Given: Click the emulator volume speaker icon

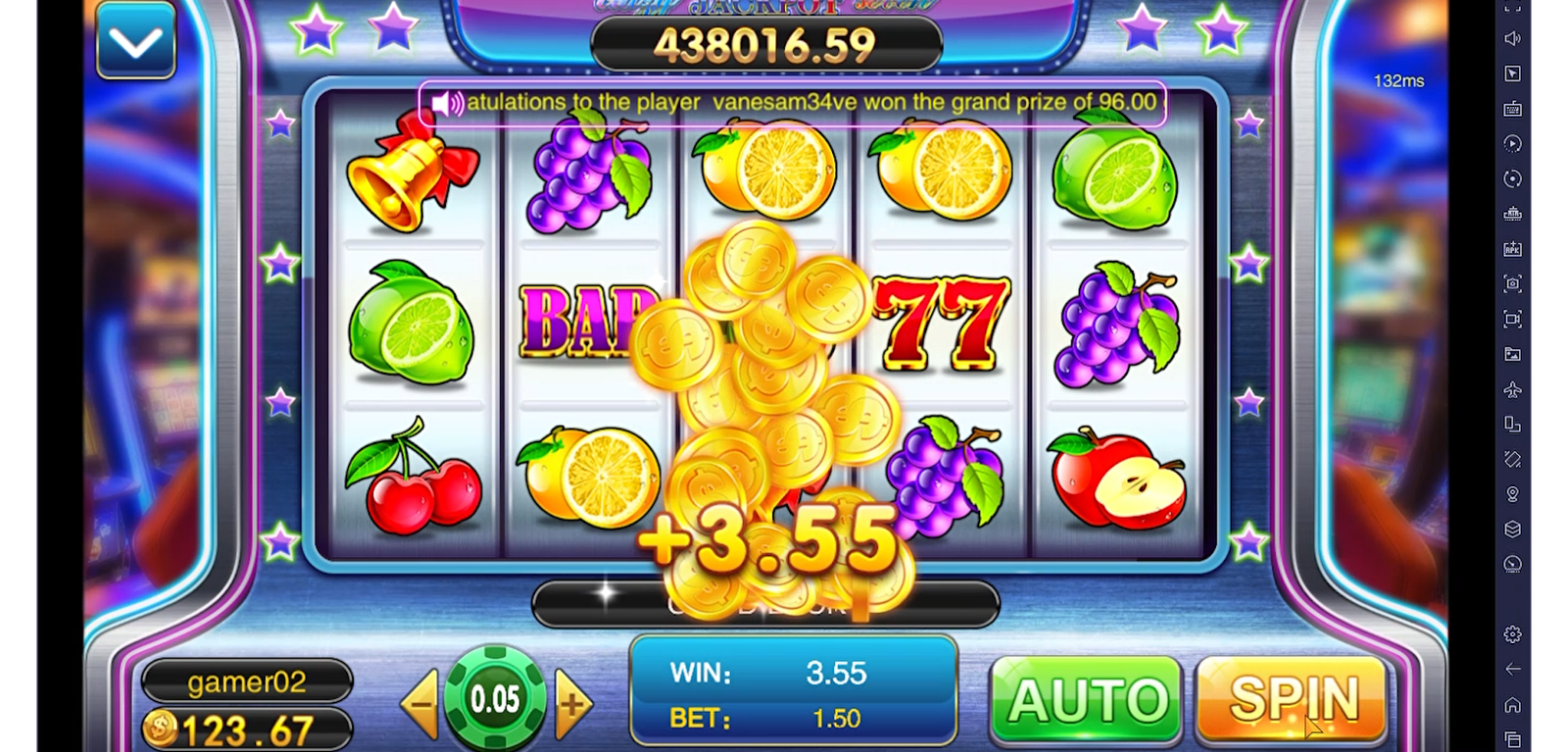Looking at the screenshot, I should tap(1513, 38).
